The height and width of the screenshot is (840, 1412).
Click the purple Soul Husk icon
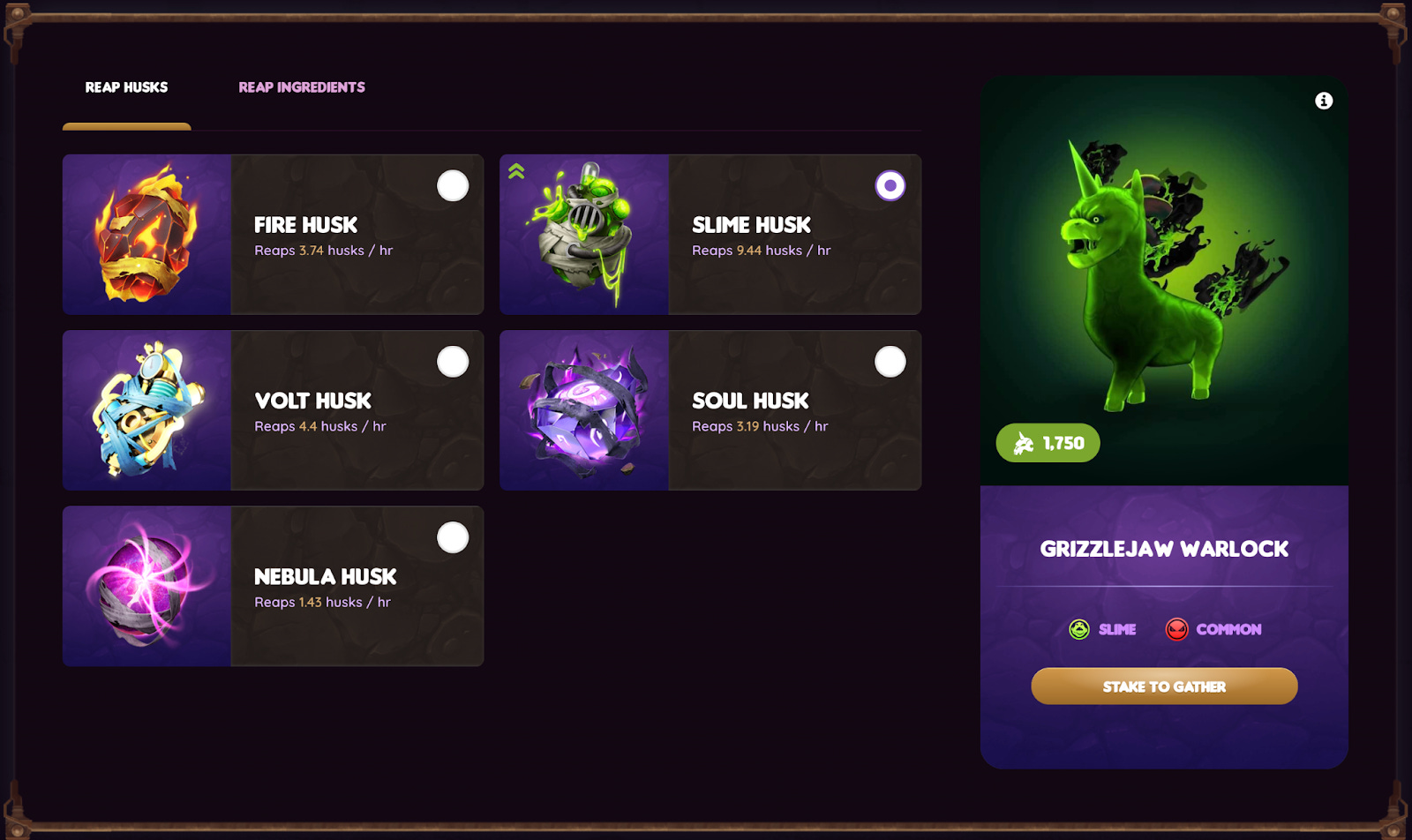point(584,409)
